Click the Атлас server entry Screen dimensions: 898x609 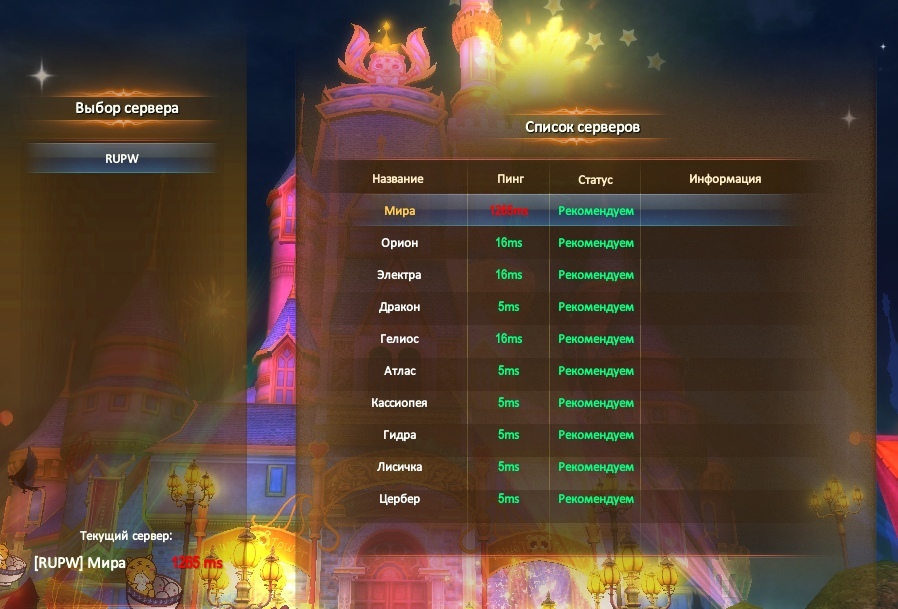pyautogui.click(x=399, y=371)
